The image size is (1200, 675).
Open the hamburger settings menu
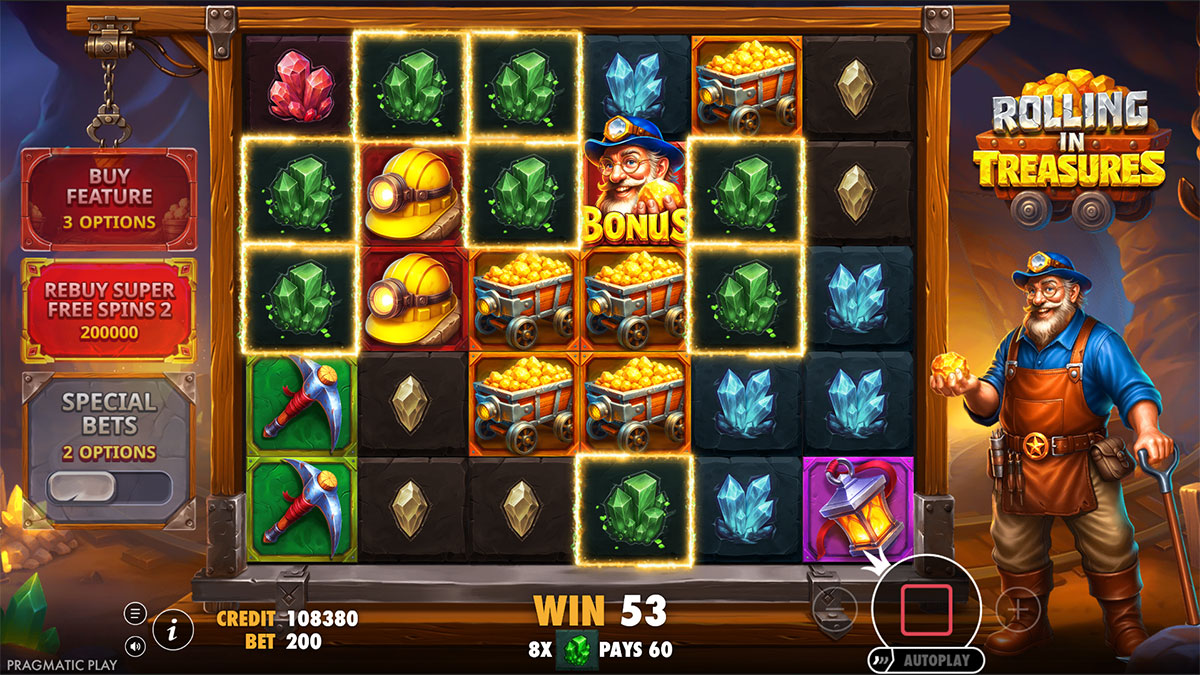pos(135,613)
